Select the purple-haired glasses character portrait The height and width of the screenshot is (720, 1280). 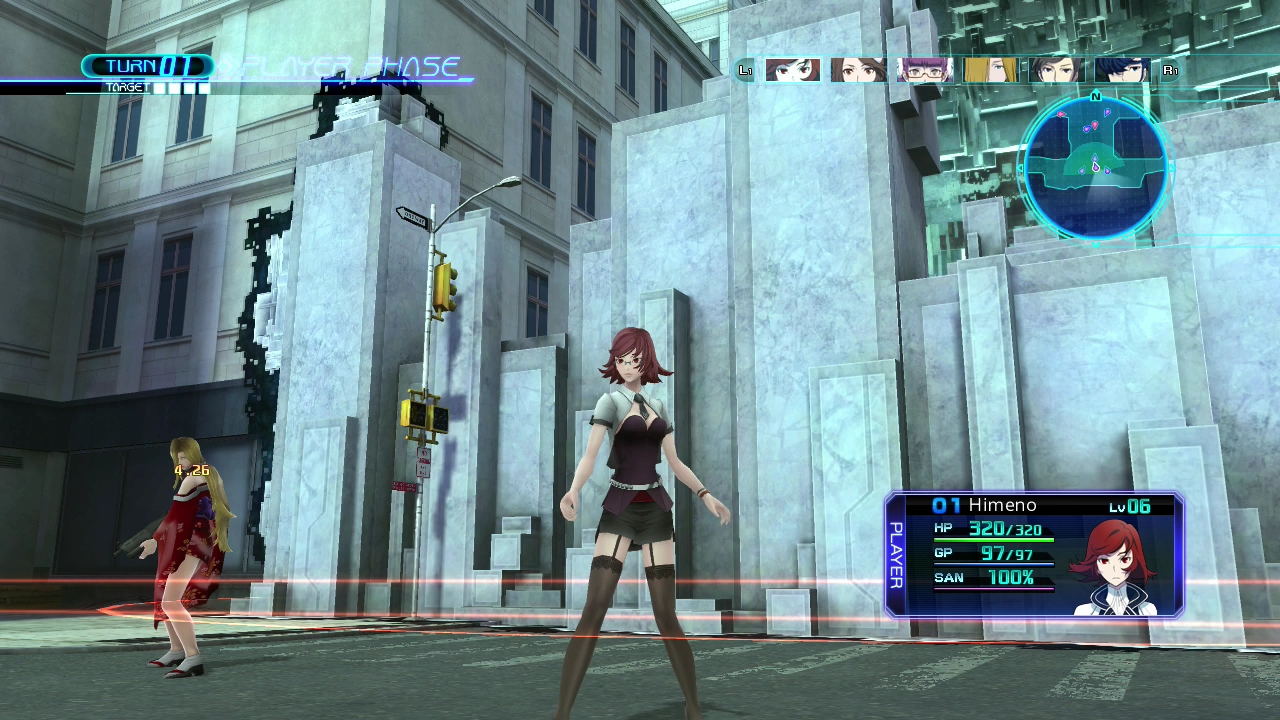click(x=924, y=70)
